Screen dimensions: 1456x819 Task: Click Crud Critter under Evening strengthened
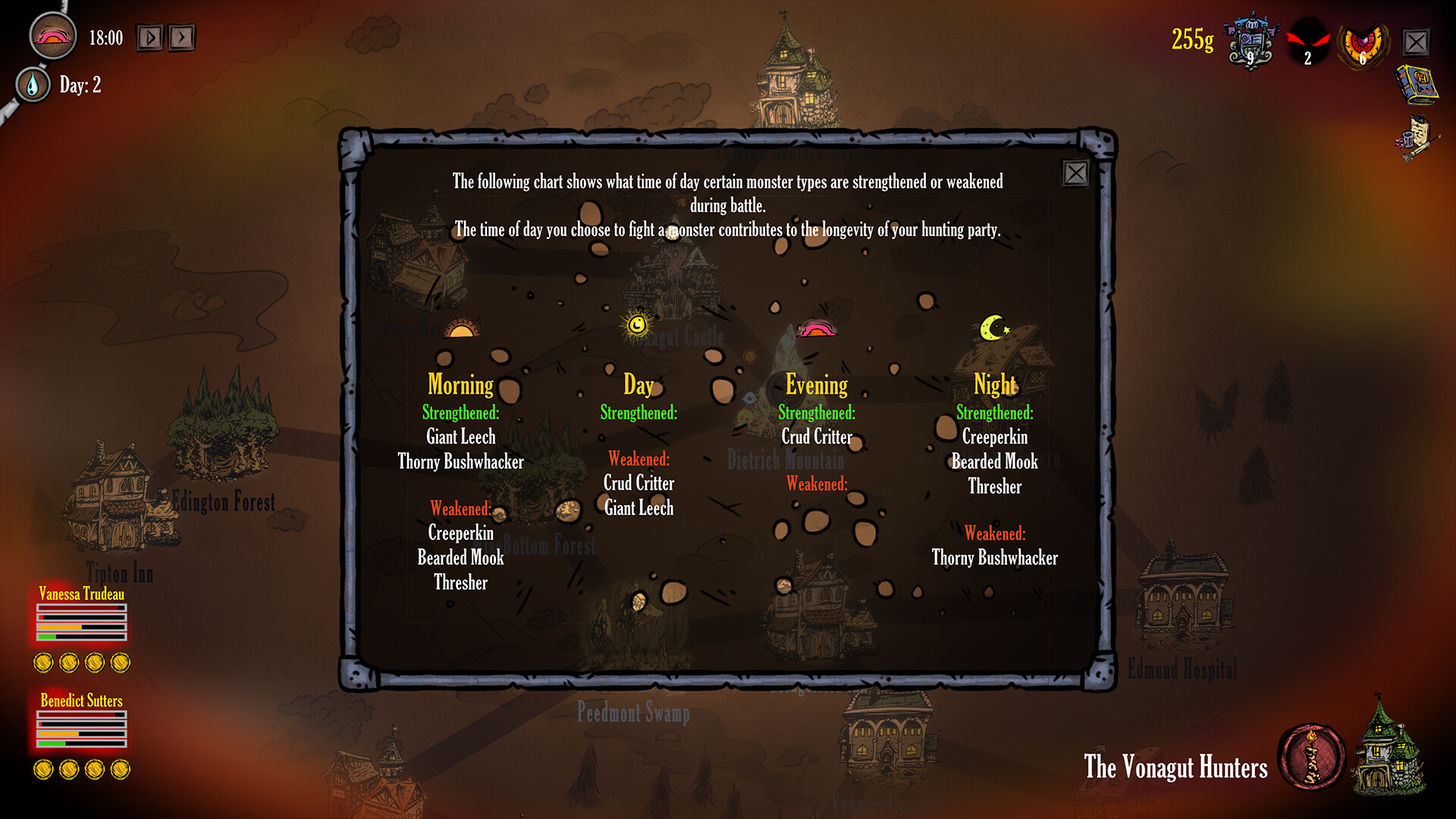(816, 437)
